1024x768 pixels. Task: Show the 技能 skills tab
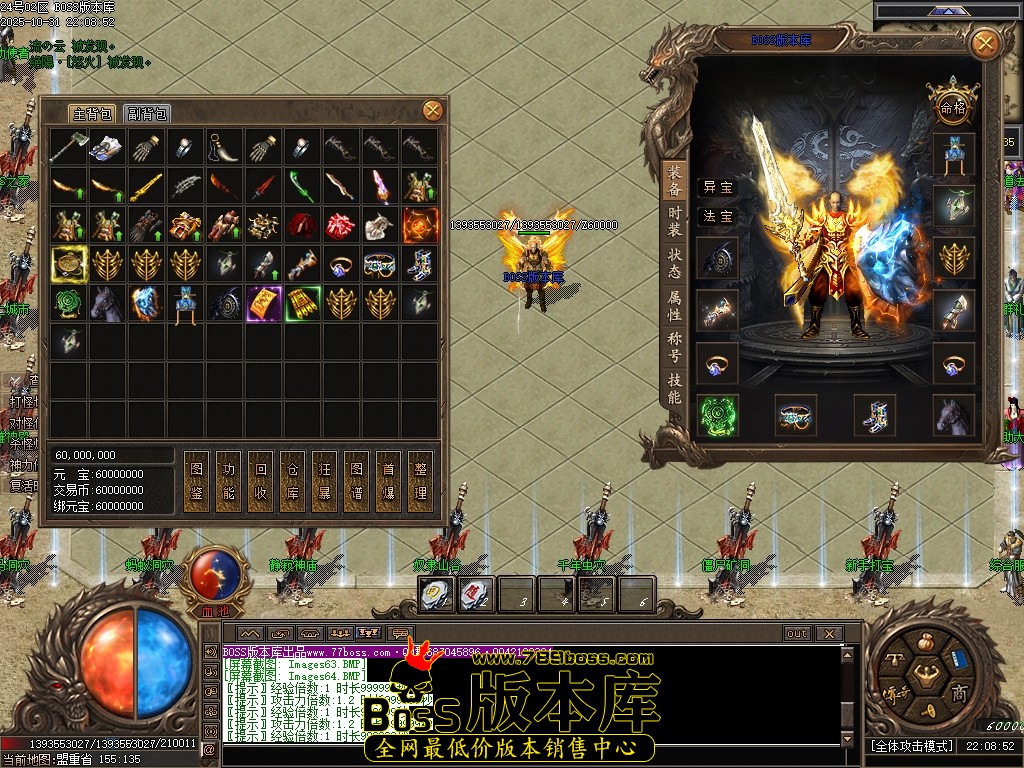coord(675,389)
